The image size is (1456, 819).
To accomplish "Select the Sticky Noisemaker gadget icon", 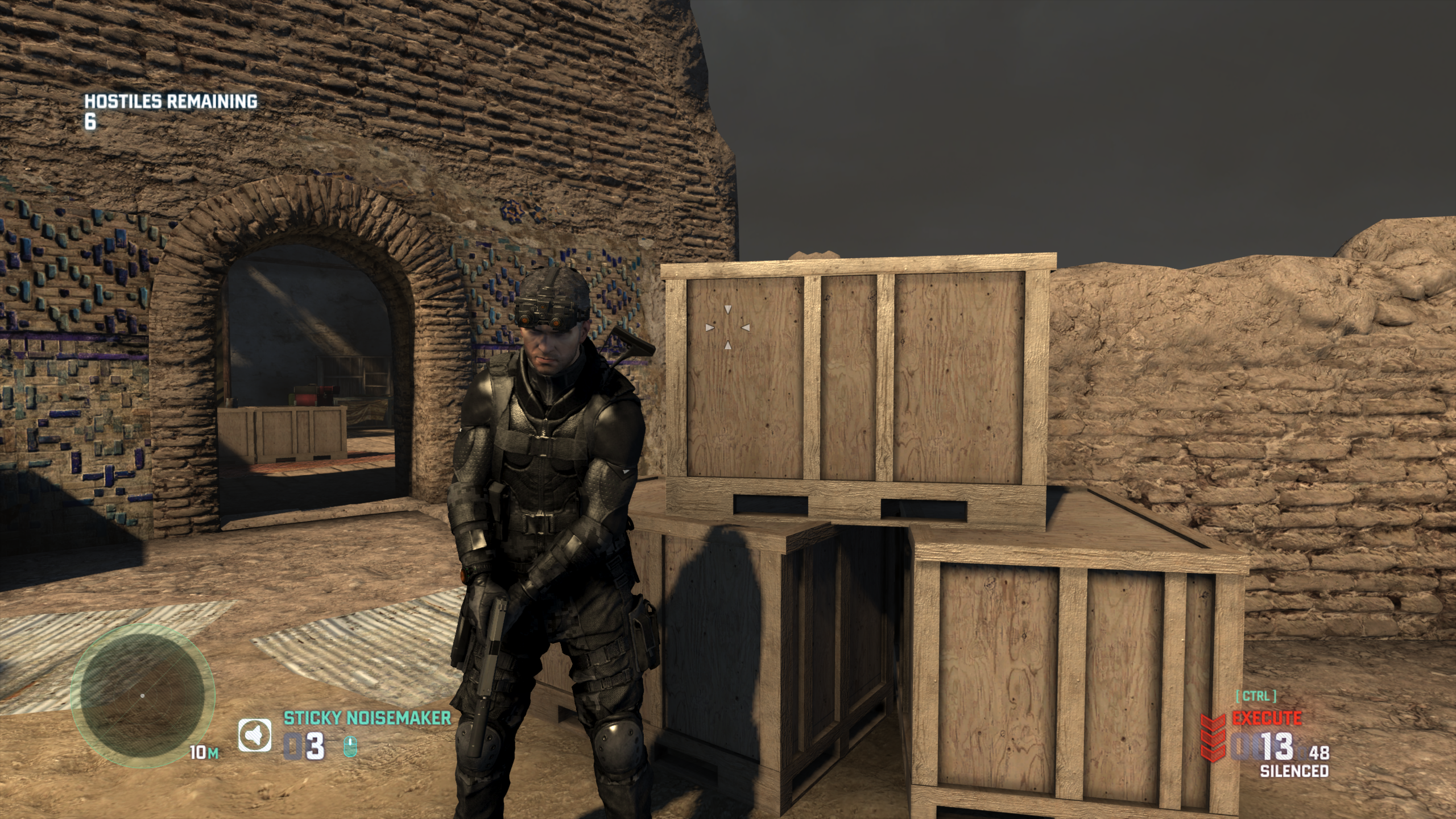I will (254, 735).
